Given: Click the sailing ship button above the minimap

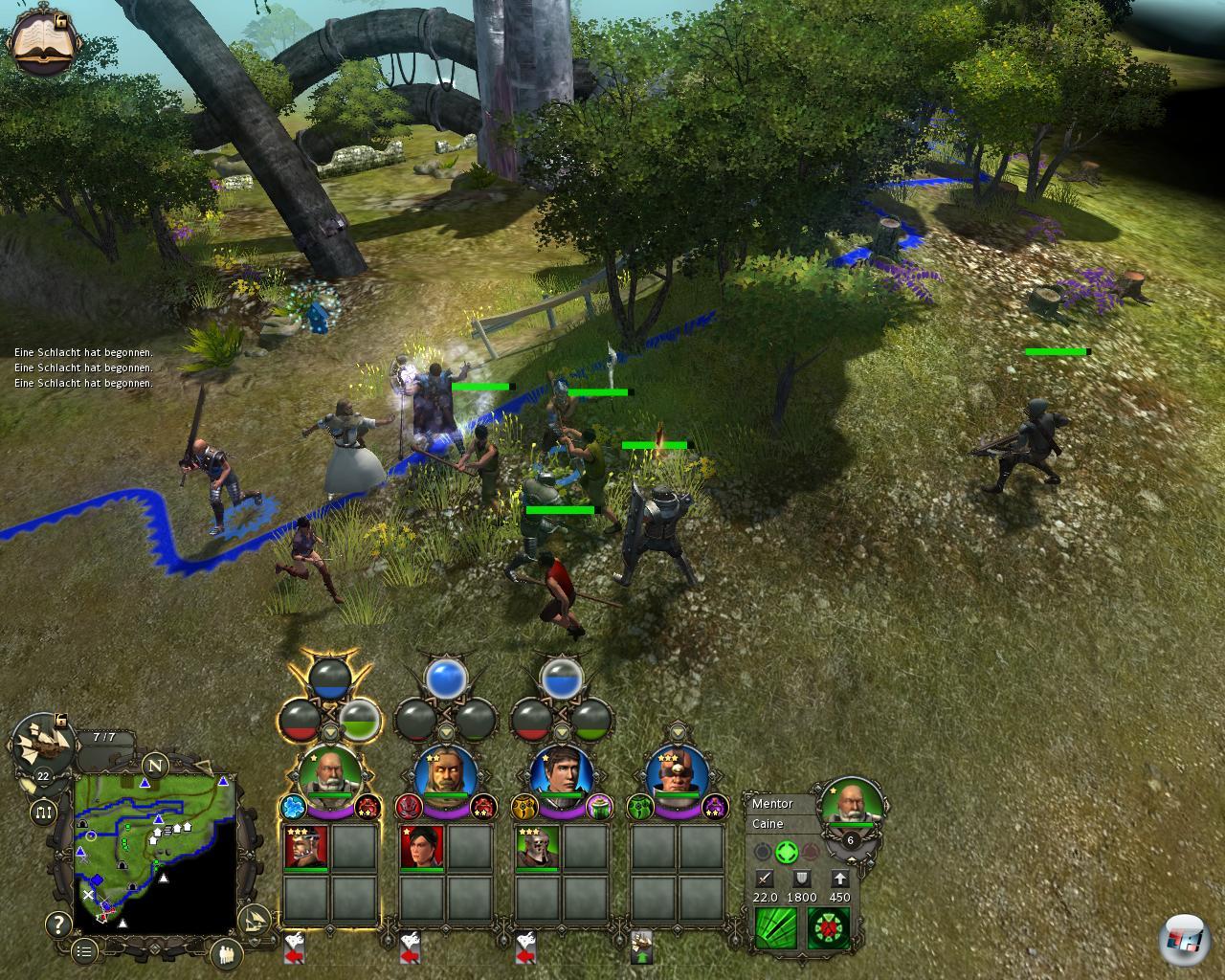Looking at the screenshot, I should [x=43, y=742].
